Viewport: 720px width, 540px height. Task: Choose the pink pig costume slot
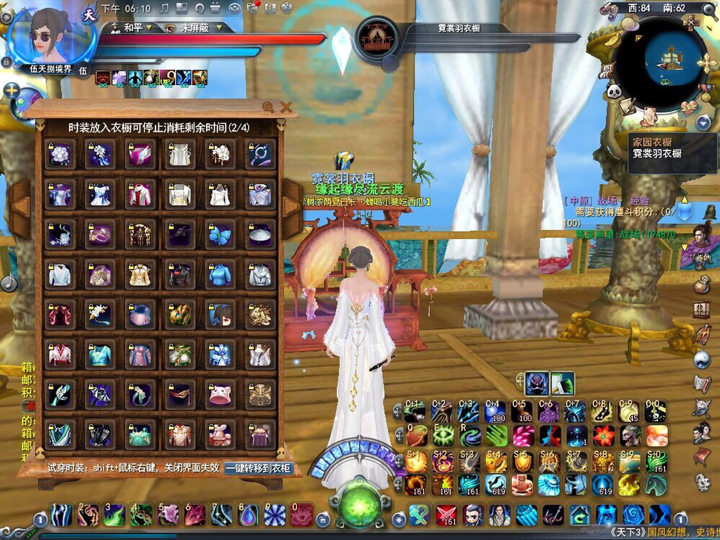coord(220,394)
